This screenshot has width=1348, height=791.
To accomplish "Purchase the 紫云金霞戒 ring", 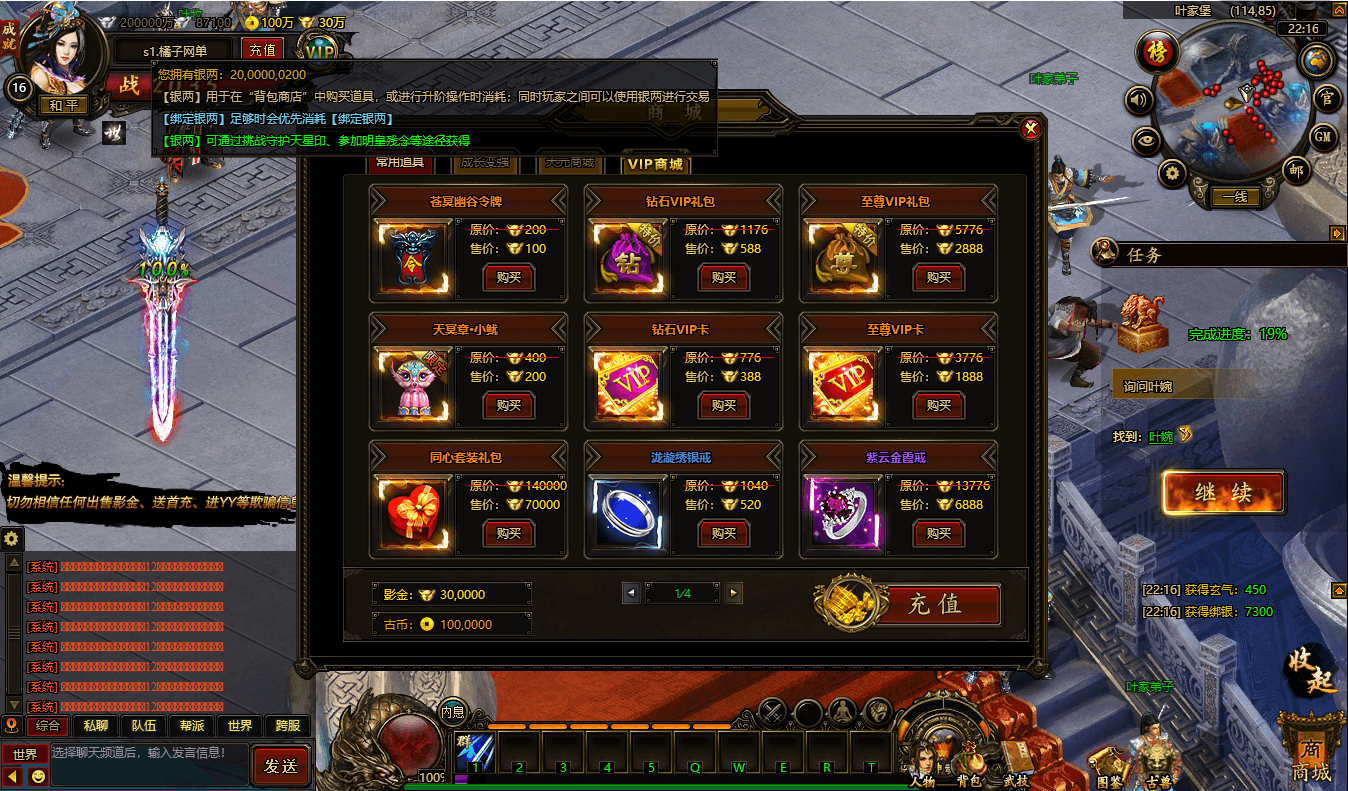I will coord(938,533).
